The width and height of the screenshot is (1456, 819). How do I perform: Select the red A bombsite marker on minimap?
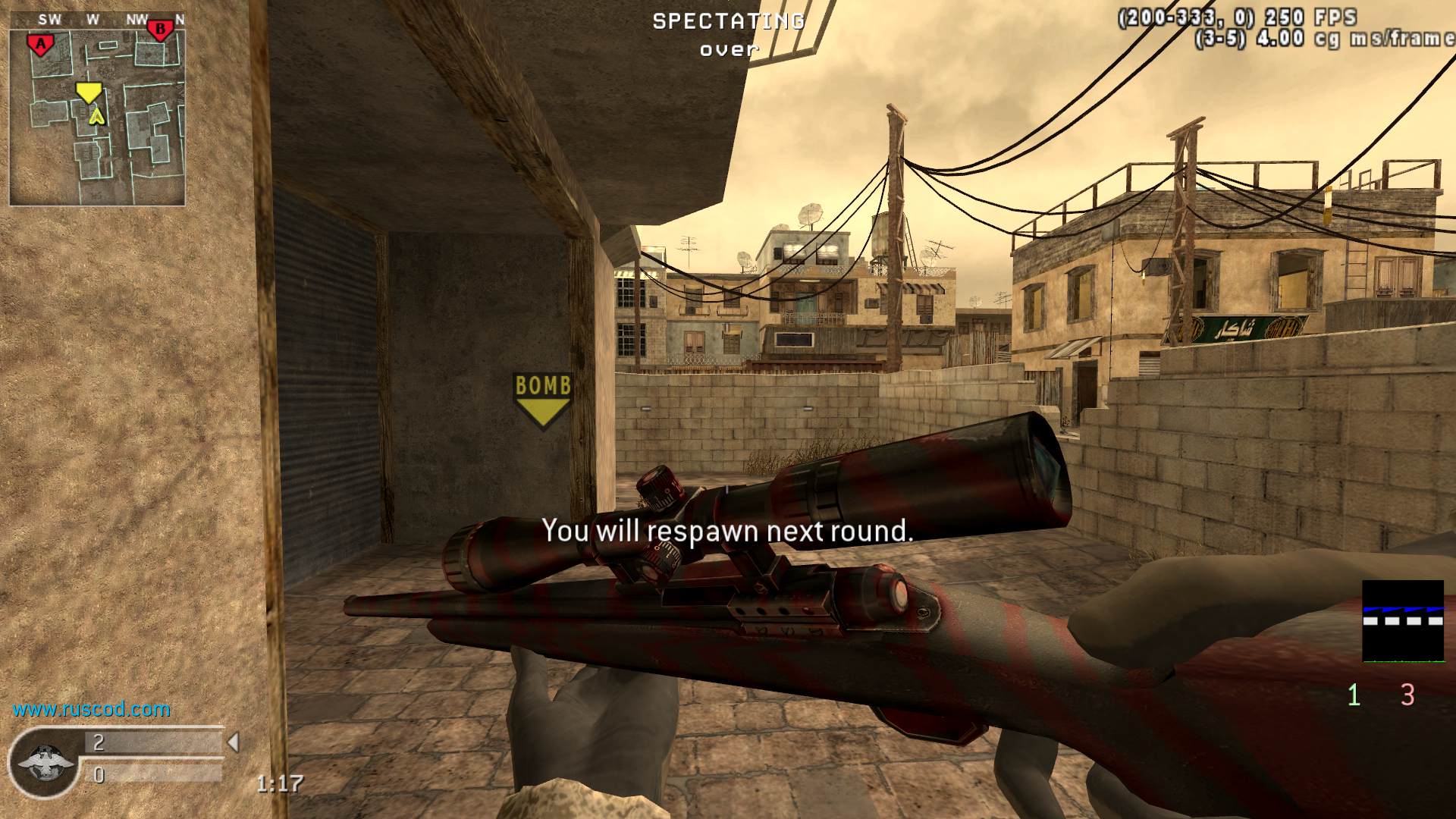[x=40, y=45]
